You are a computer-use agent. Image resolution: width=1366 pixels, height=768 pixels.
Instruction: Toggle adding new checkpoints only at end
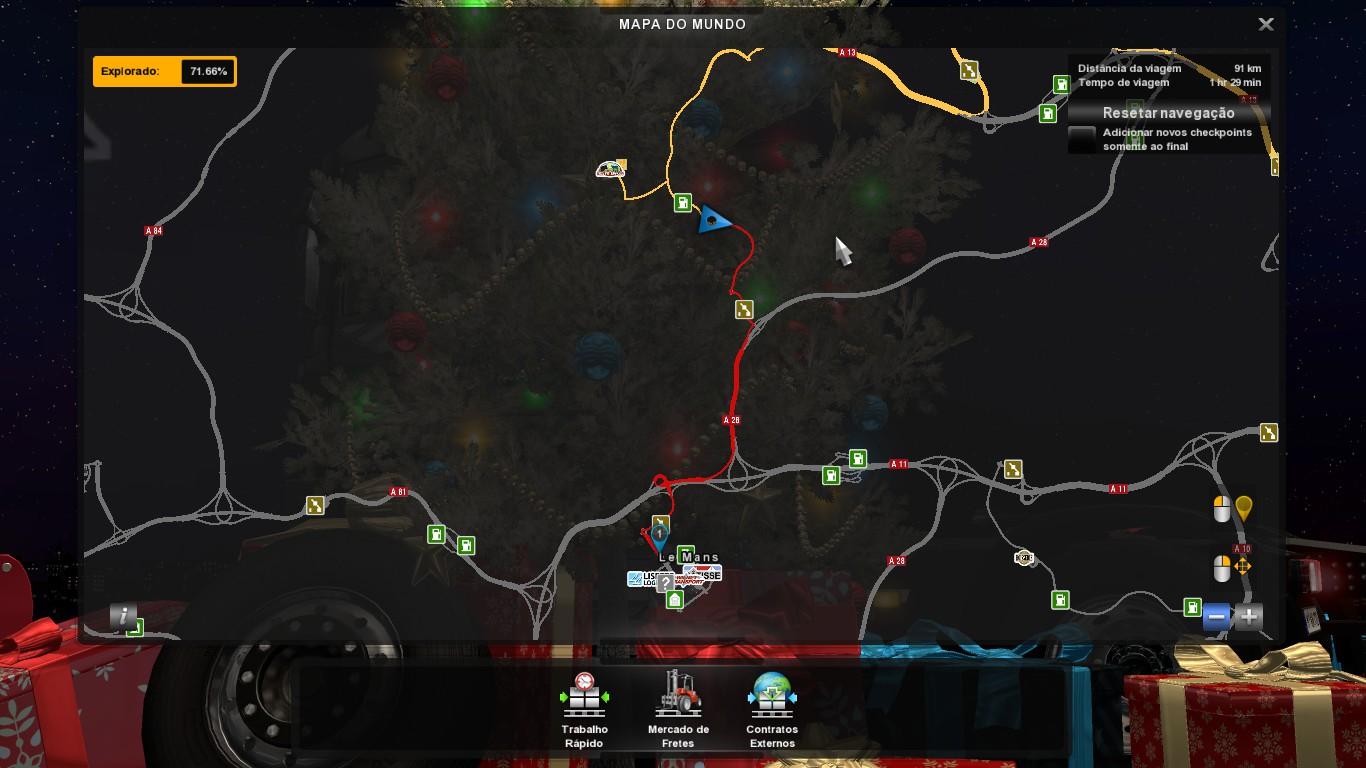click(1082, 139)
